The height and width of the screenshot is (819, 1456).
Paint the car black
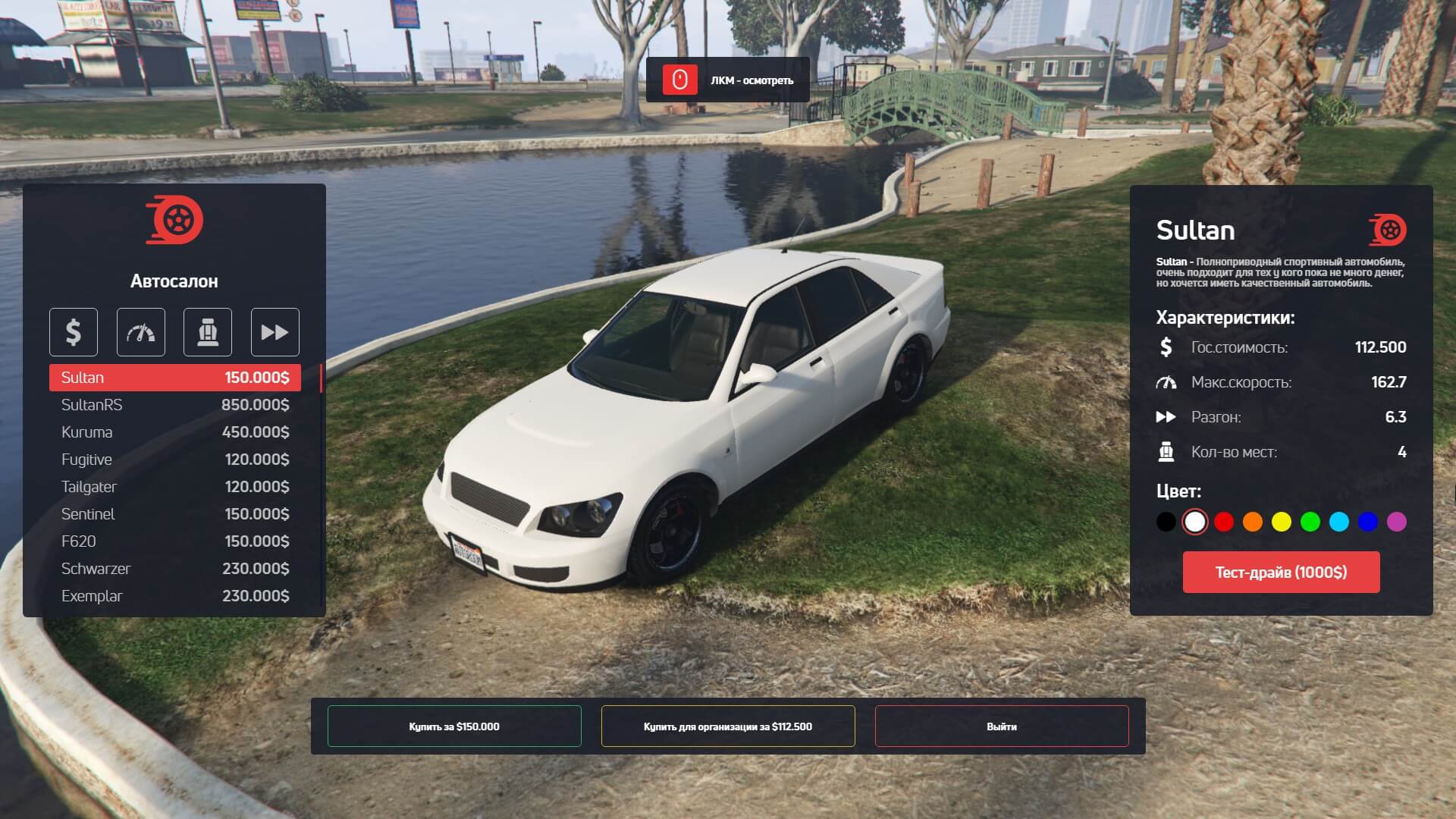pos(1166,522)
